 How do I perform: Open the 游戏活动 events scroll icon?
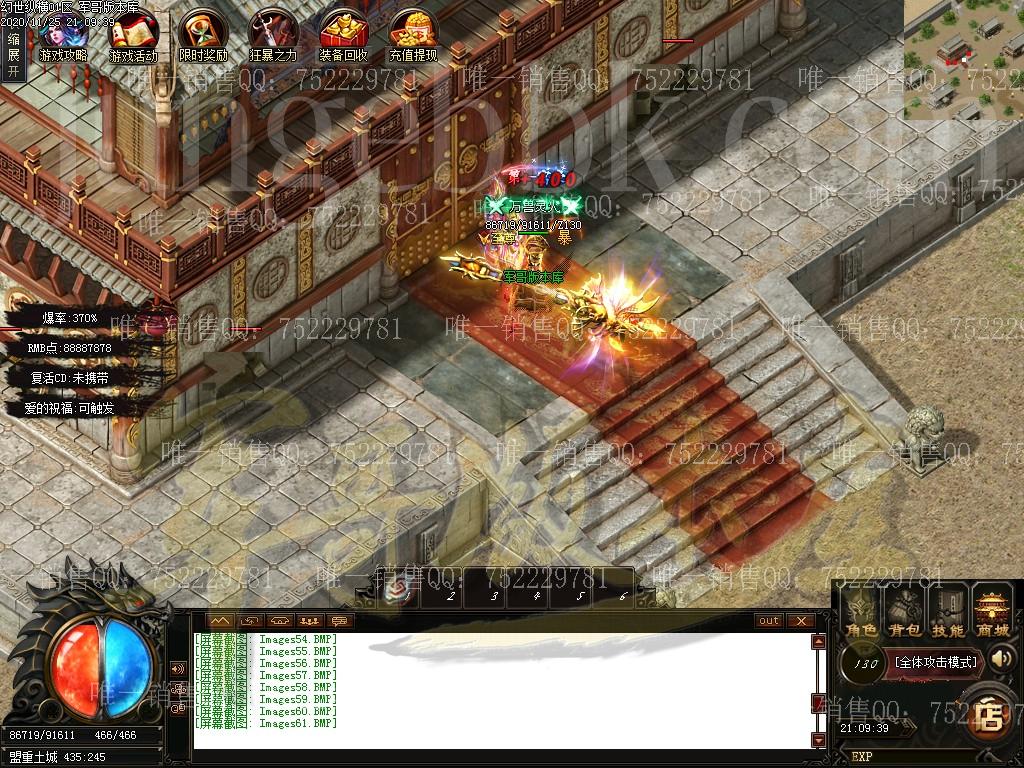pos(133,36)
